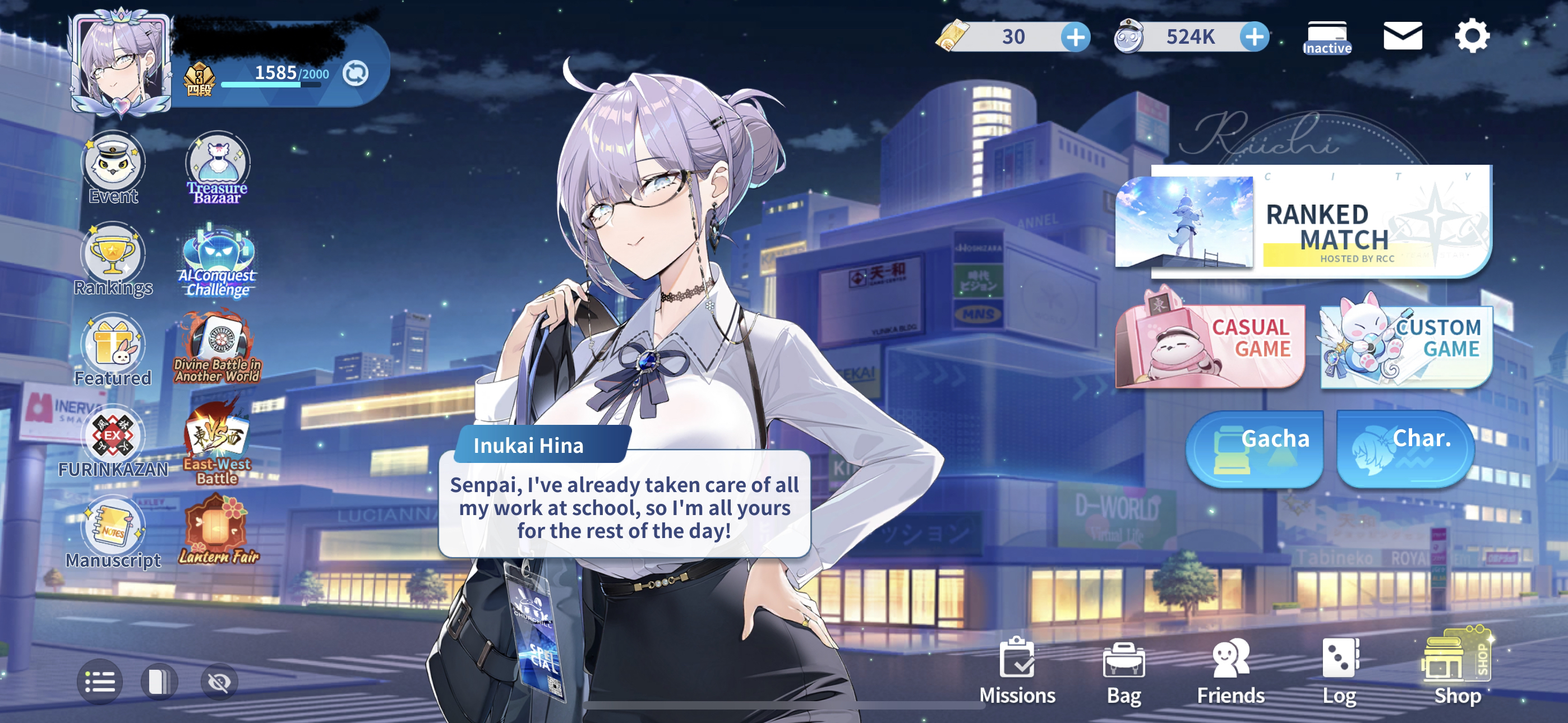This screenshot has width=1568, height=723.
Task: Check the mail envelope inbox
Action: point(1403,36)
